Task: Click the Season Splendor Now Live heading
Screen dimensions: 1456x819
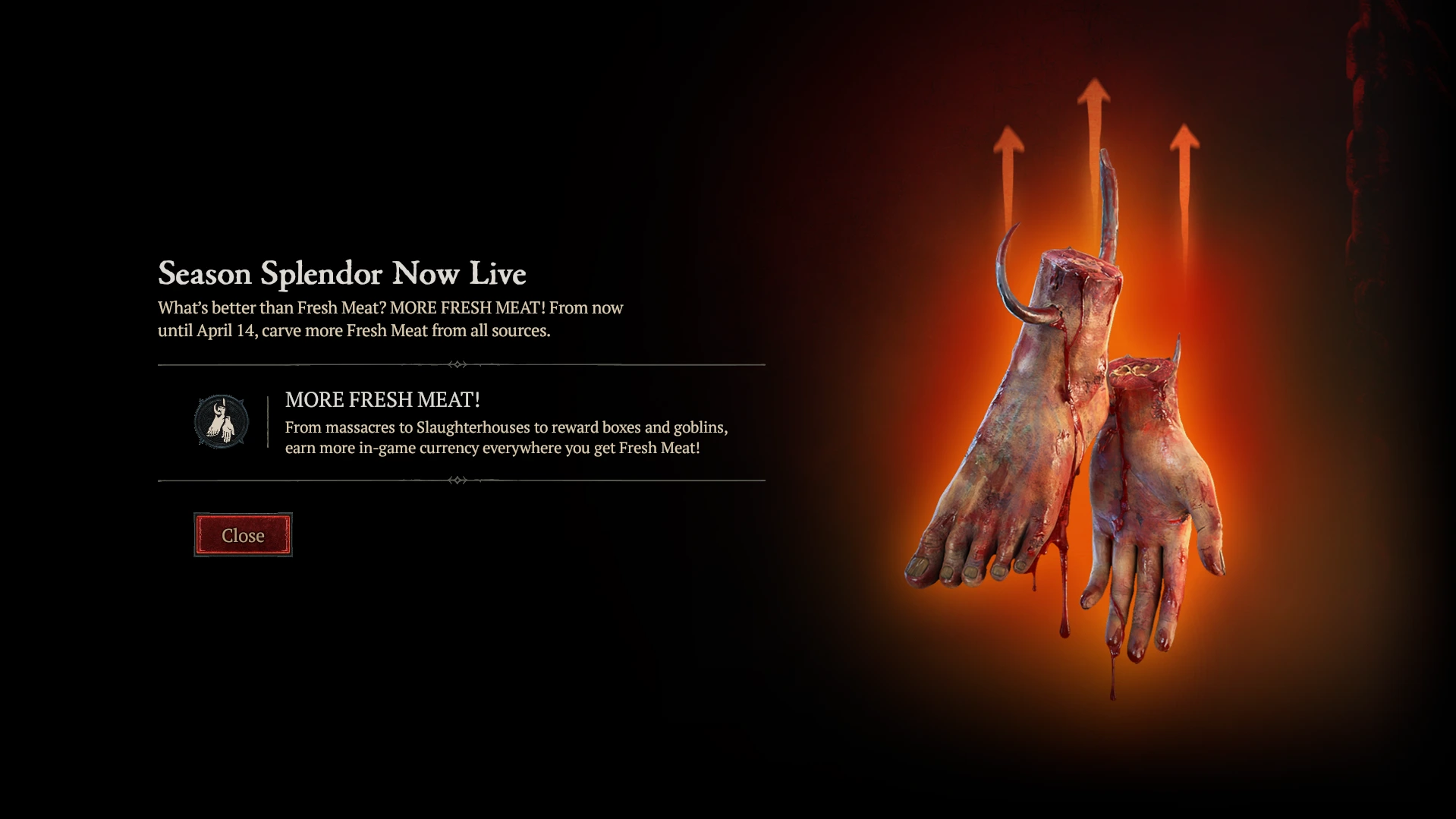Action: click(343, 273)
